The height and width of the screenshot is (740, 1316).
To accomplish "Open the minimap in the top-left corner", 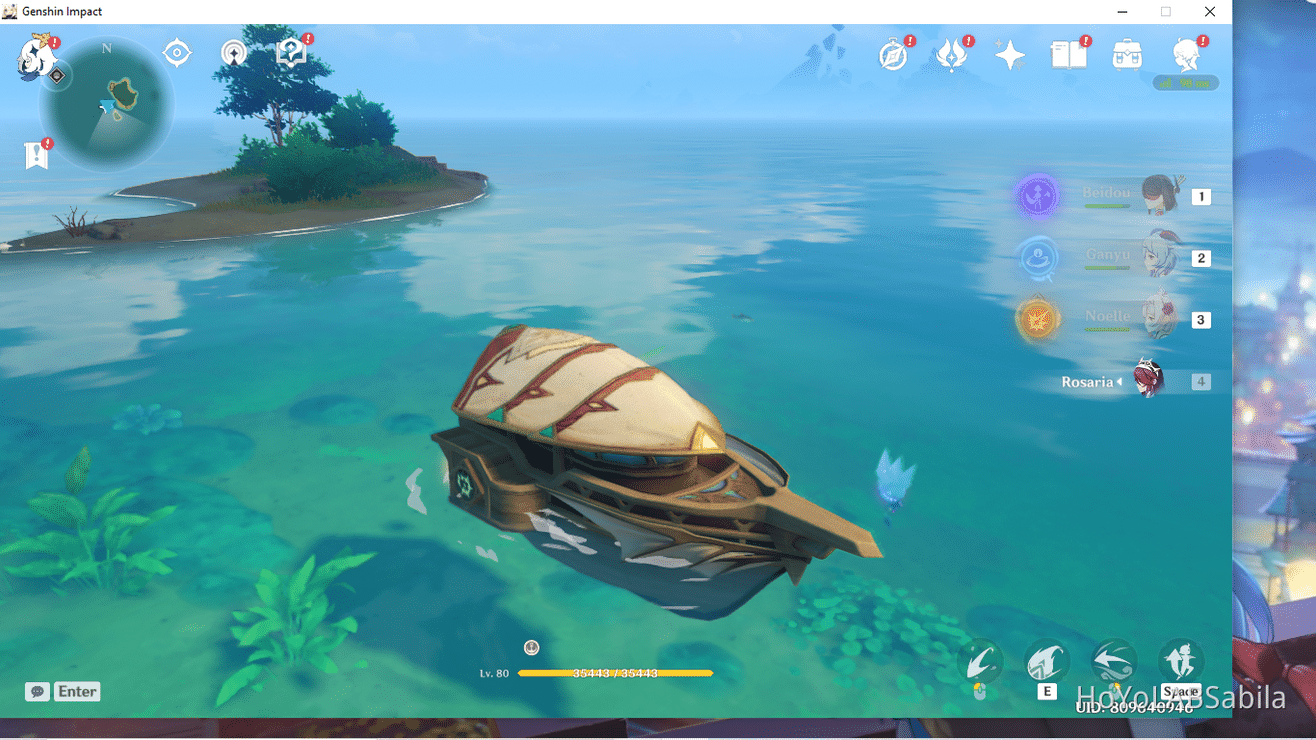I will coord(107,104).
